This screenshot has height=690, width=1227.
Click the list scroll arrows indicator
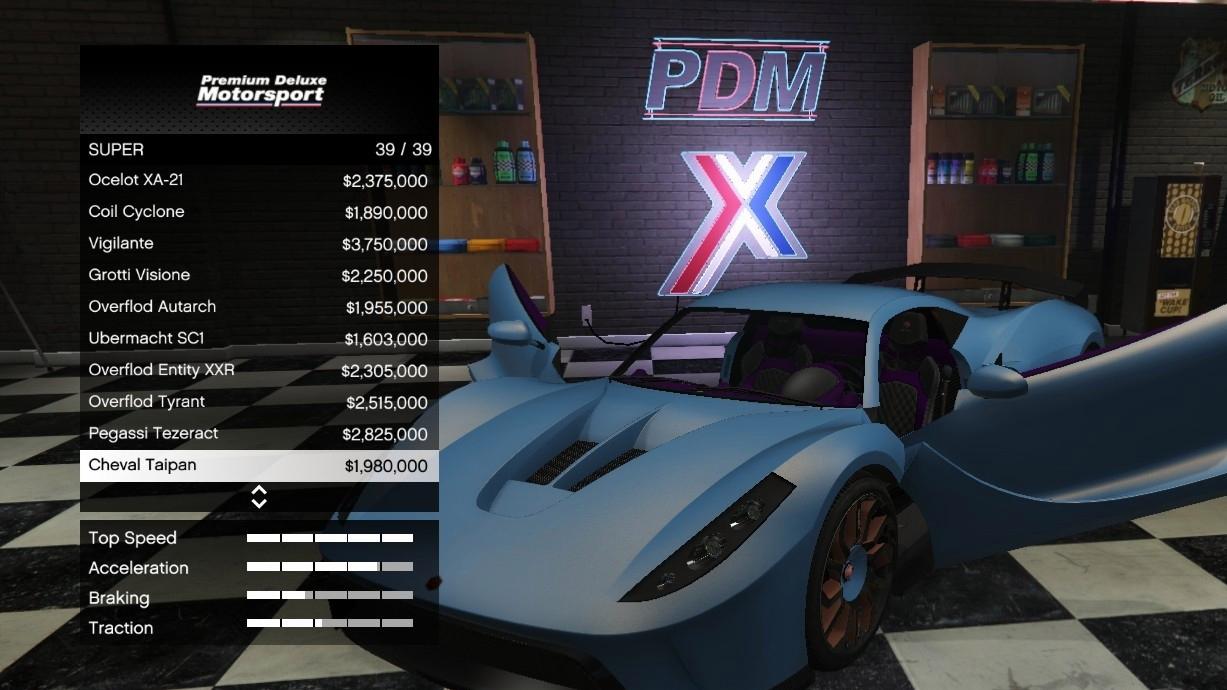click(259, 497)
